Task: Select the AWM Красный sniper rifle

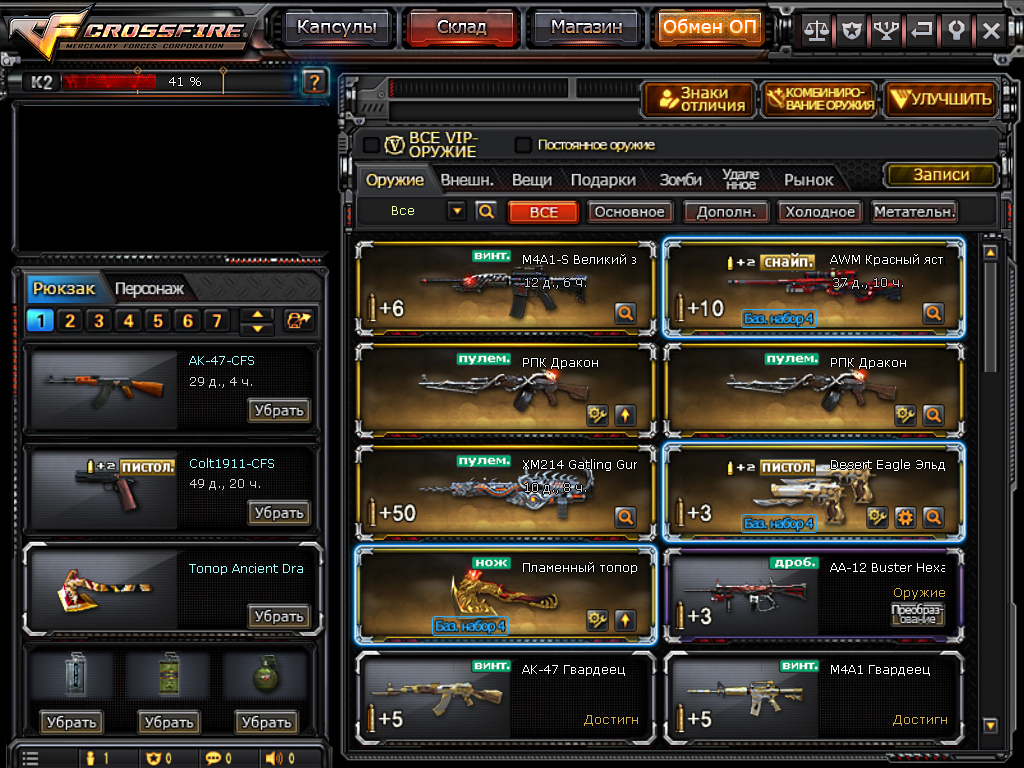Action: click(x=814, y=287)
